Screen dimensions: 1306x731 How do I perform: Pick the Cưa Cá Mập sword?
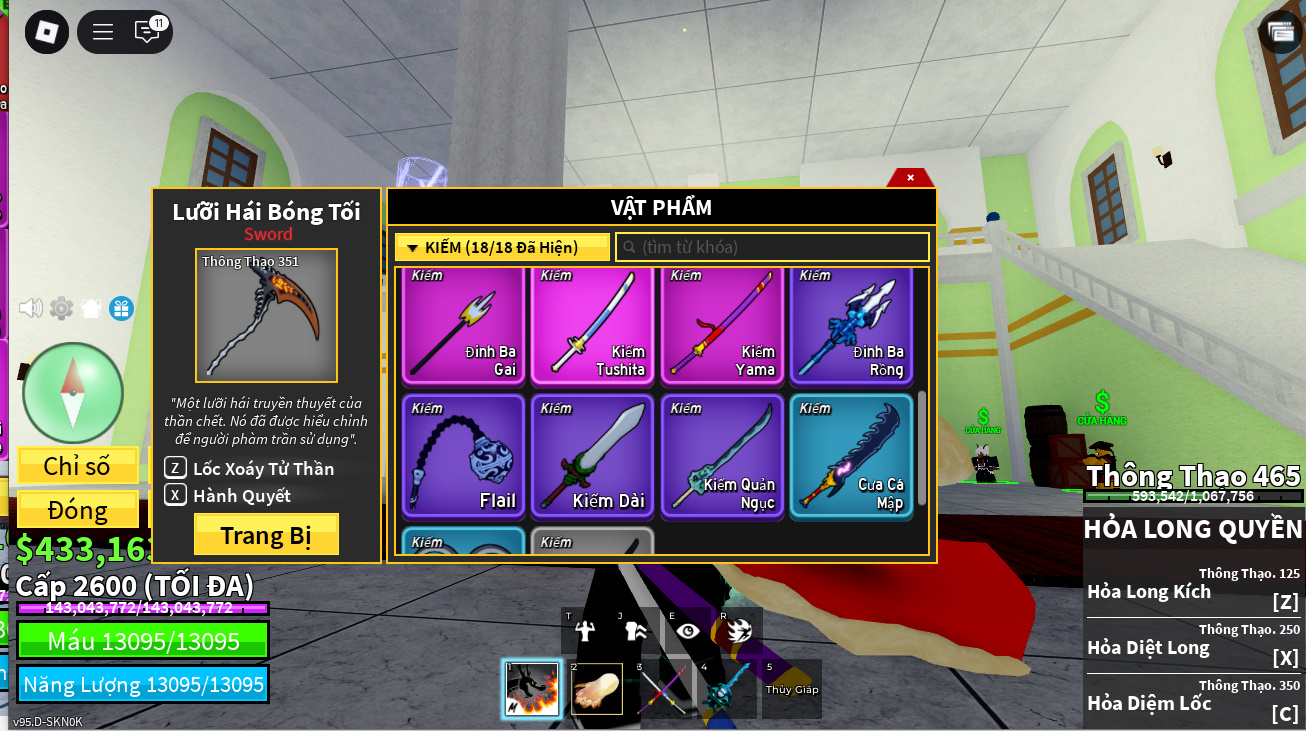pos(852,456)
